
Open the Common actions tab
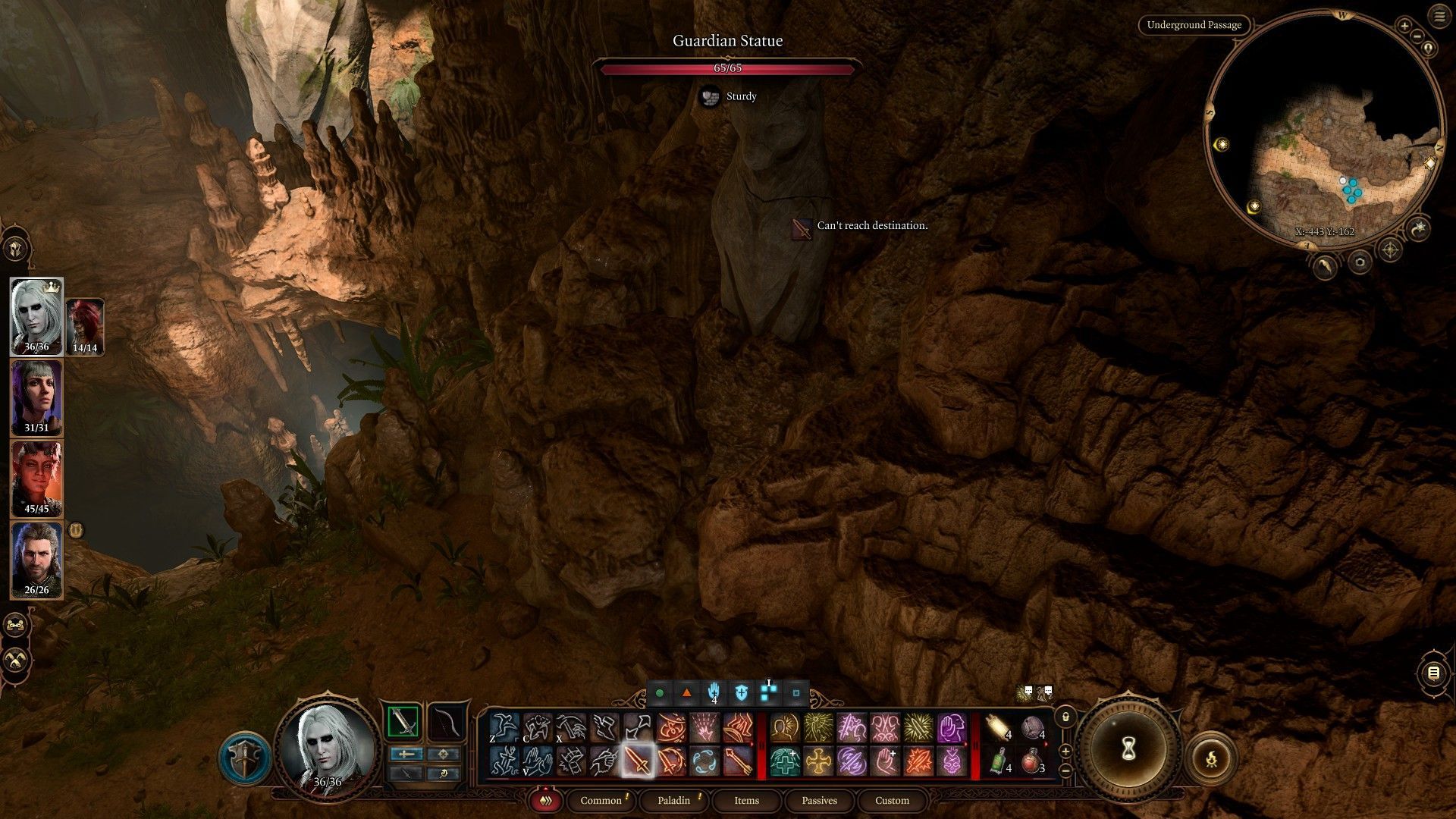[x=601, y=800]
